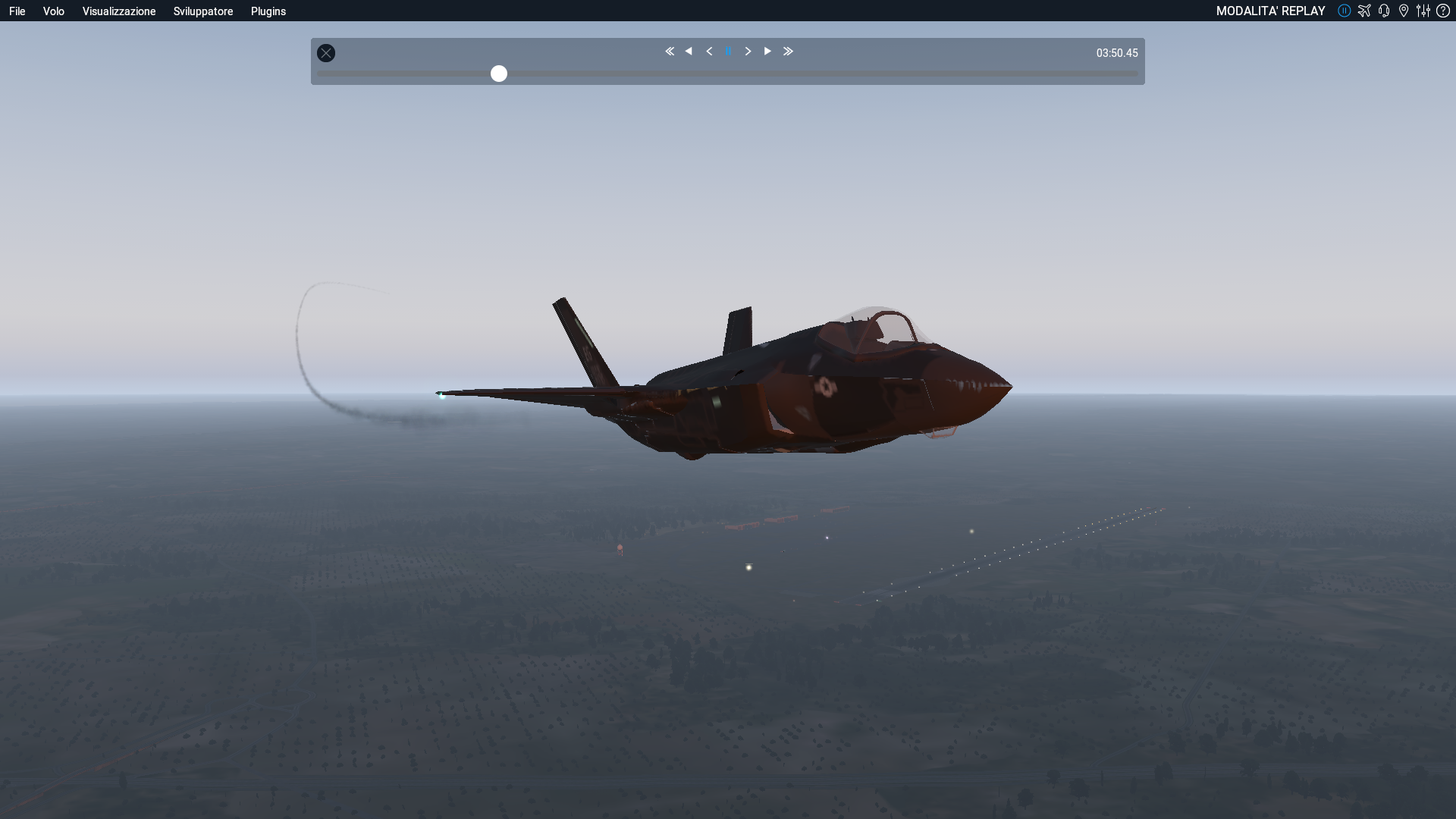Click the double-arrow fast rewind button
1456x819 pixels.
[x=670, y=52]
